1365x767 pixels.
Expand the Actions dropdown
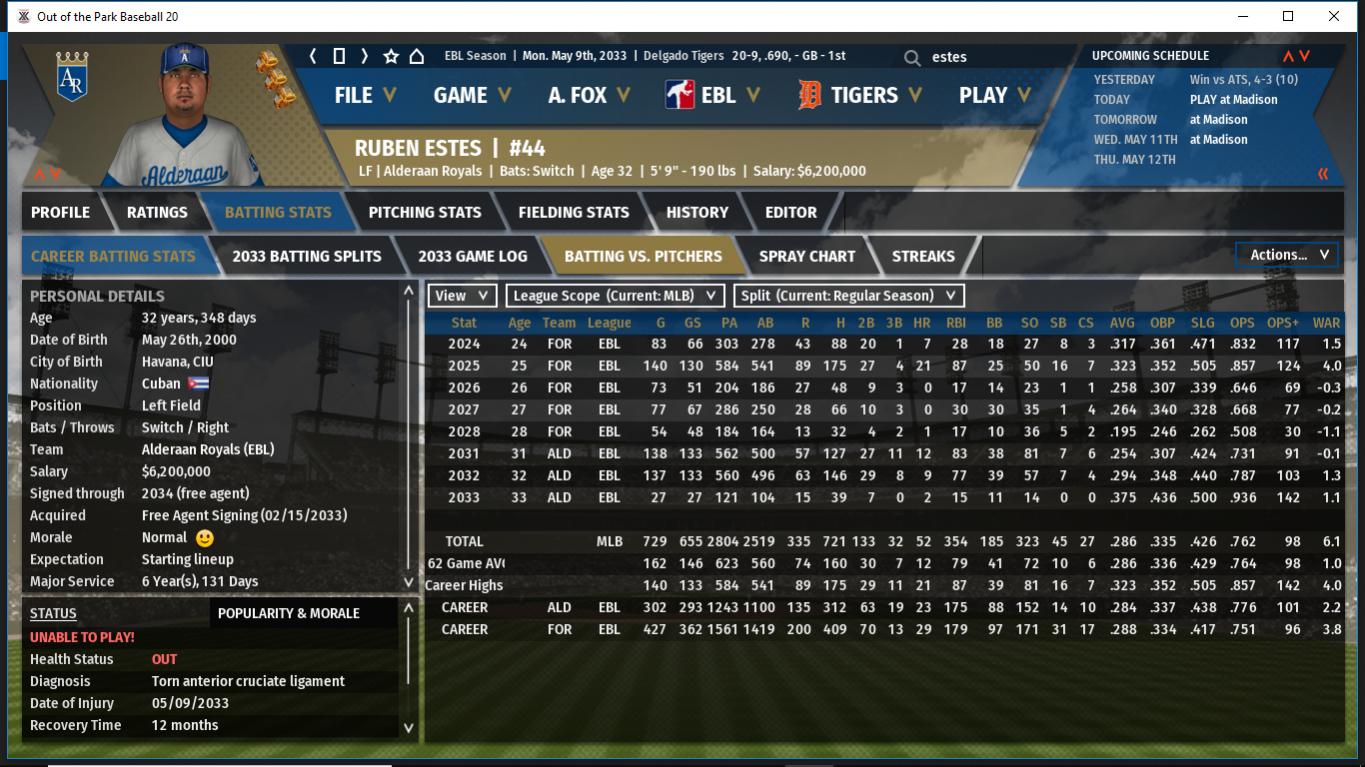(x=1288, y=255)
